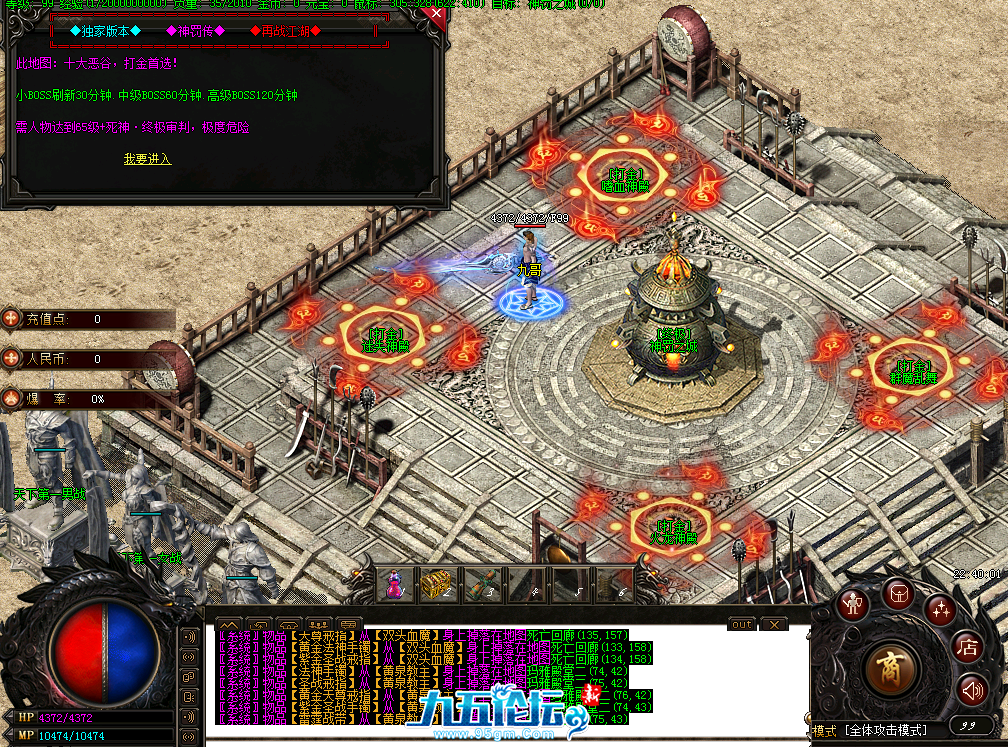Image resolution: width=1008 pixels, height=747 pixels.
Task: Select the red potion hotbar slot
Action: 396,583
